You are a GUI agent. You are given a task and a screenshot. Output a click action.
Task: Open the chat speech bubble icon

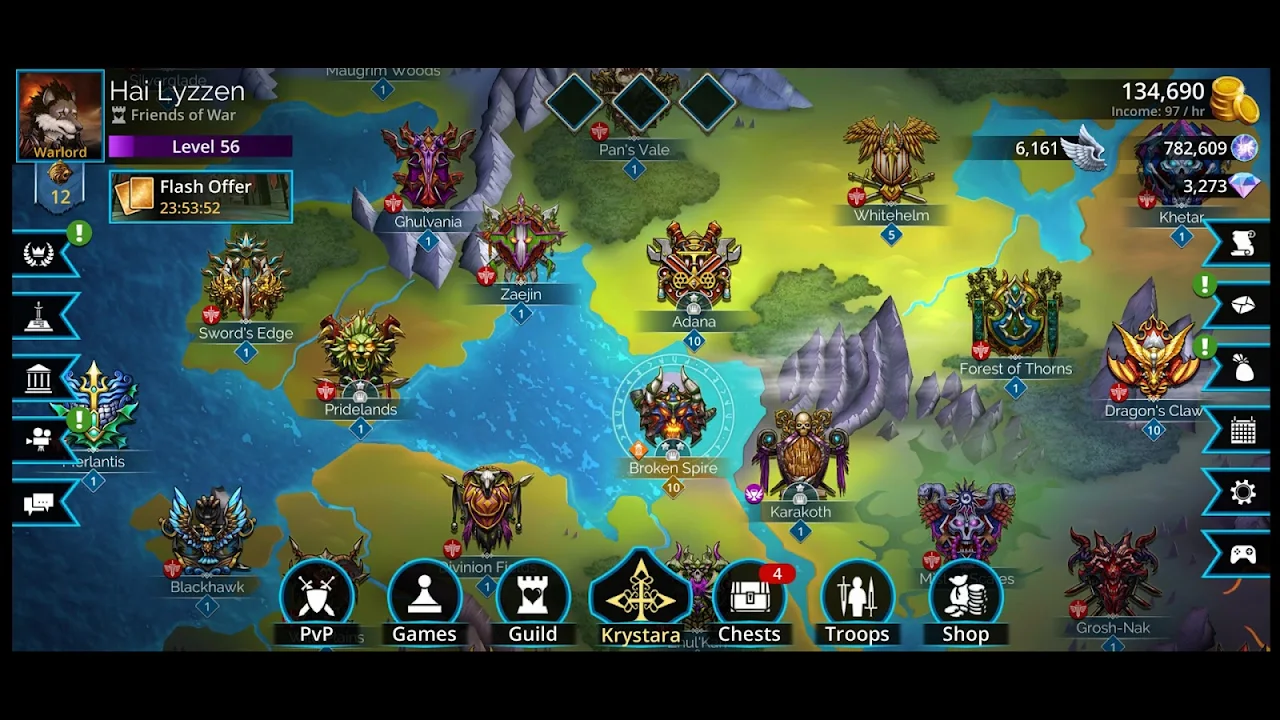(x=39, y=503)
